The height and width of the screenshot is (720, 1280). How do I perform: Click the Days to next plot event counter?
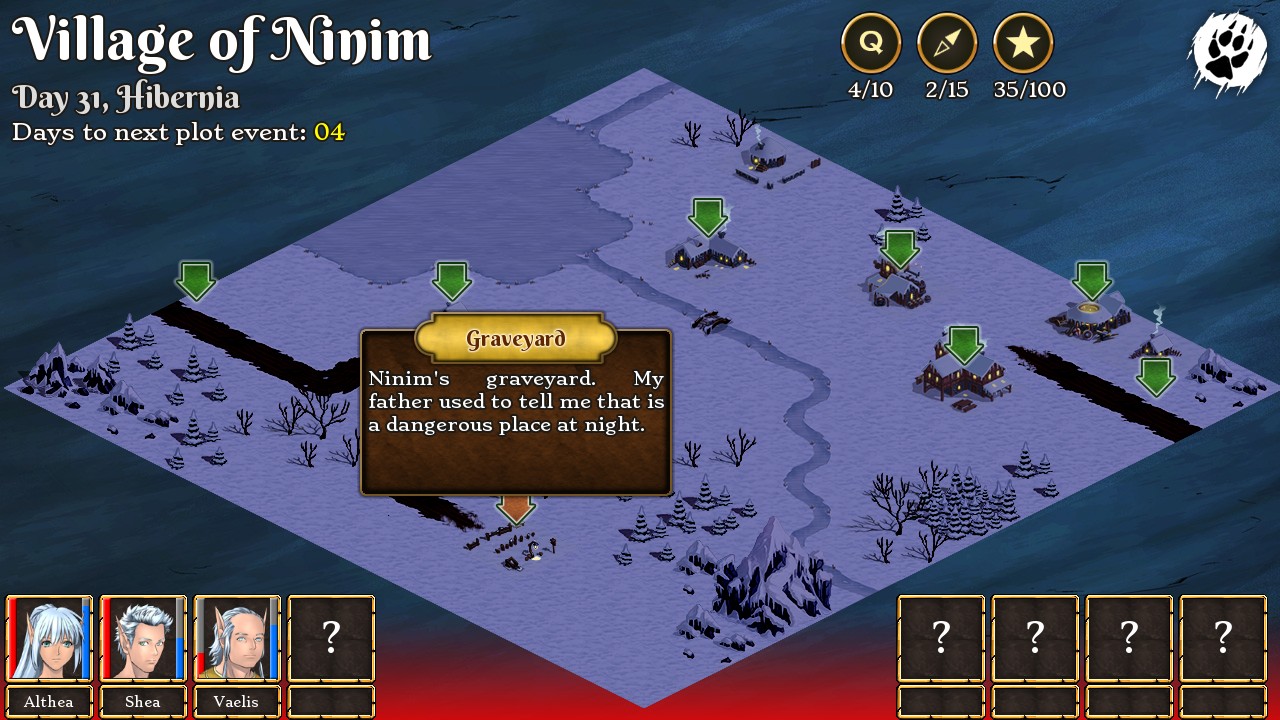180,131
